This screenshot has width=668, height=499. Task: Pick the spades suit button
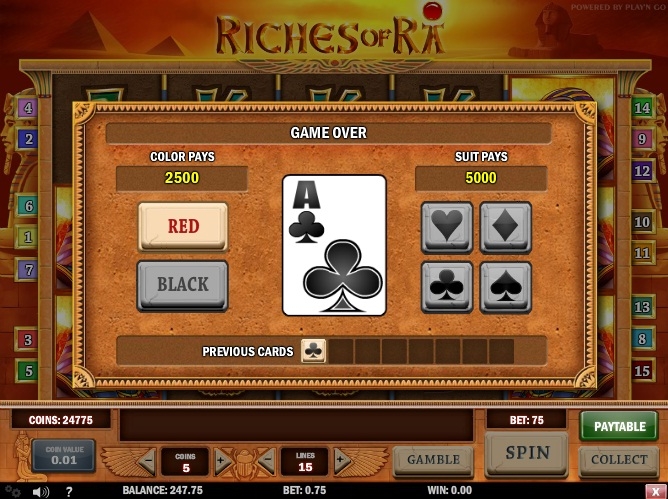[506, 287]
